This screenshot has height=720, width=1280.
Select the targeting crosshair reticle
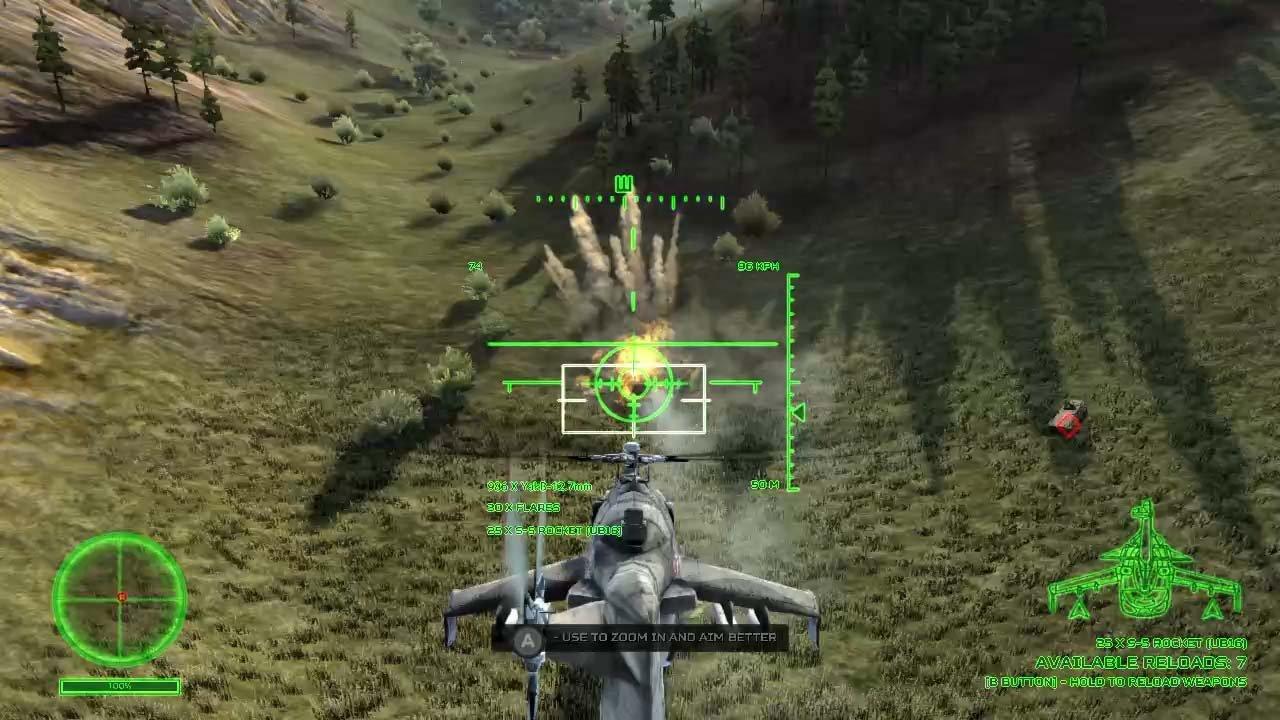click(x=632, y=385)
